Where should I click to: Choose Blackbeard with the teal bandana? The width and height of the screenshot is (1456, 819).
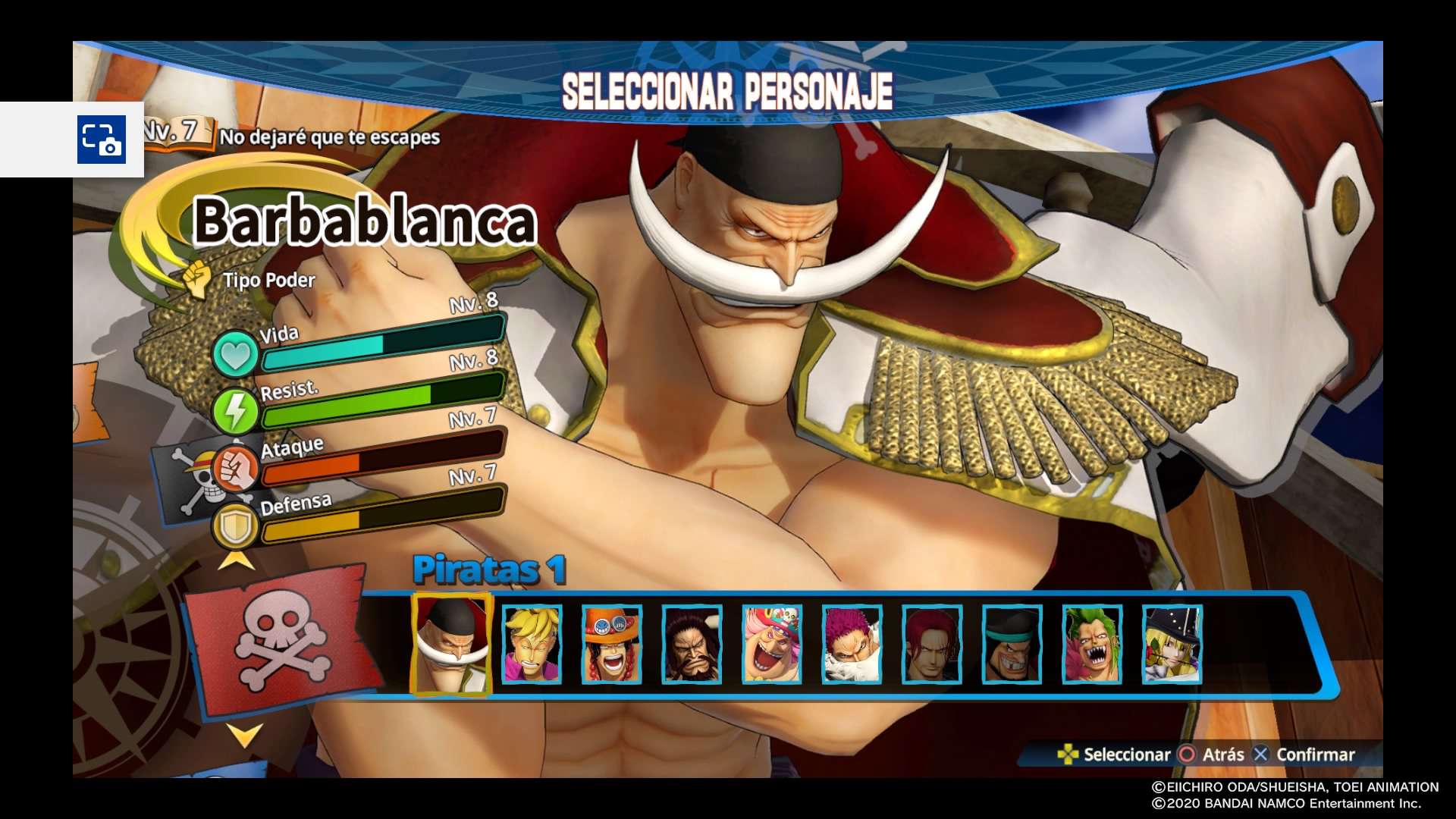[x=1012, y=645]
